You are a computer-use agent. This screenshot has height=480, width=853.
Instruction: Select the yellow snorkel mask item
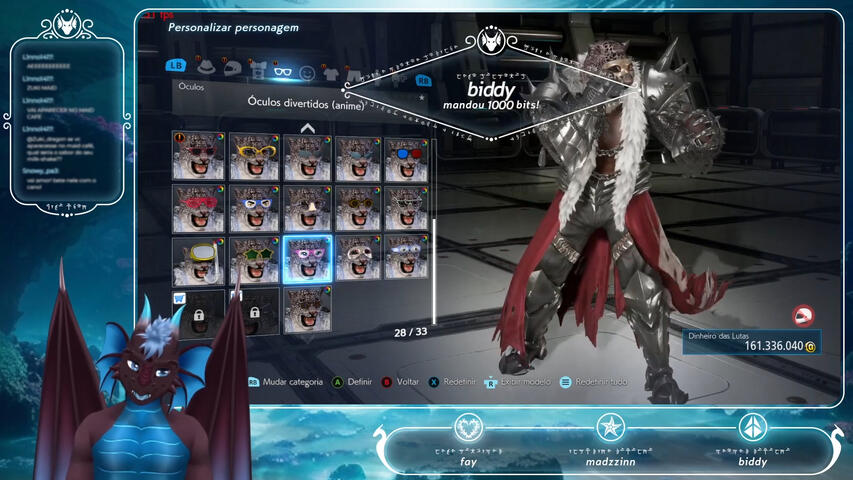tap(196, 260)
